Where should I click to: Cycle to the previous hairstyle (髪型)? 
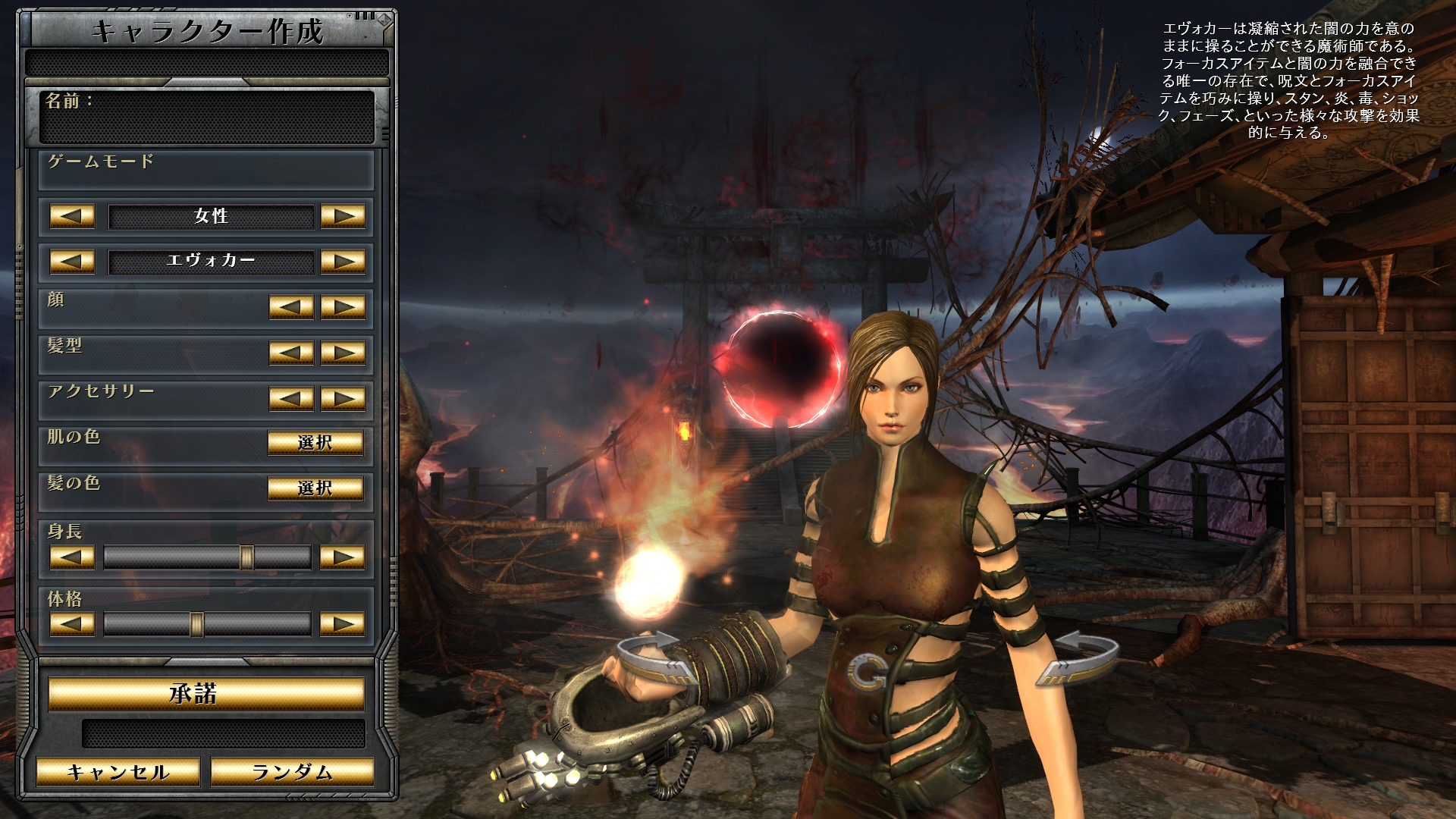coord(291,353)
